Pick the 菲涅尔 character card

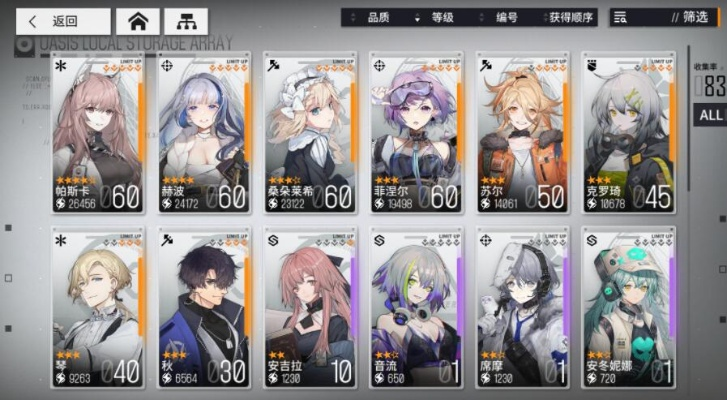[x=416, y=135]
